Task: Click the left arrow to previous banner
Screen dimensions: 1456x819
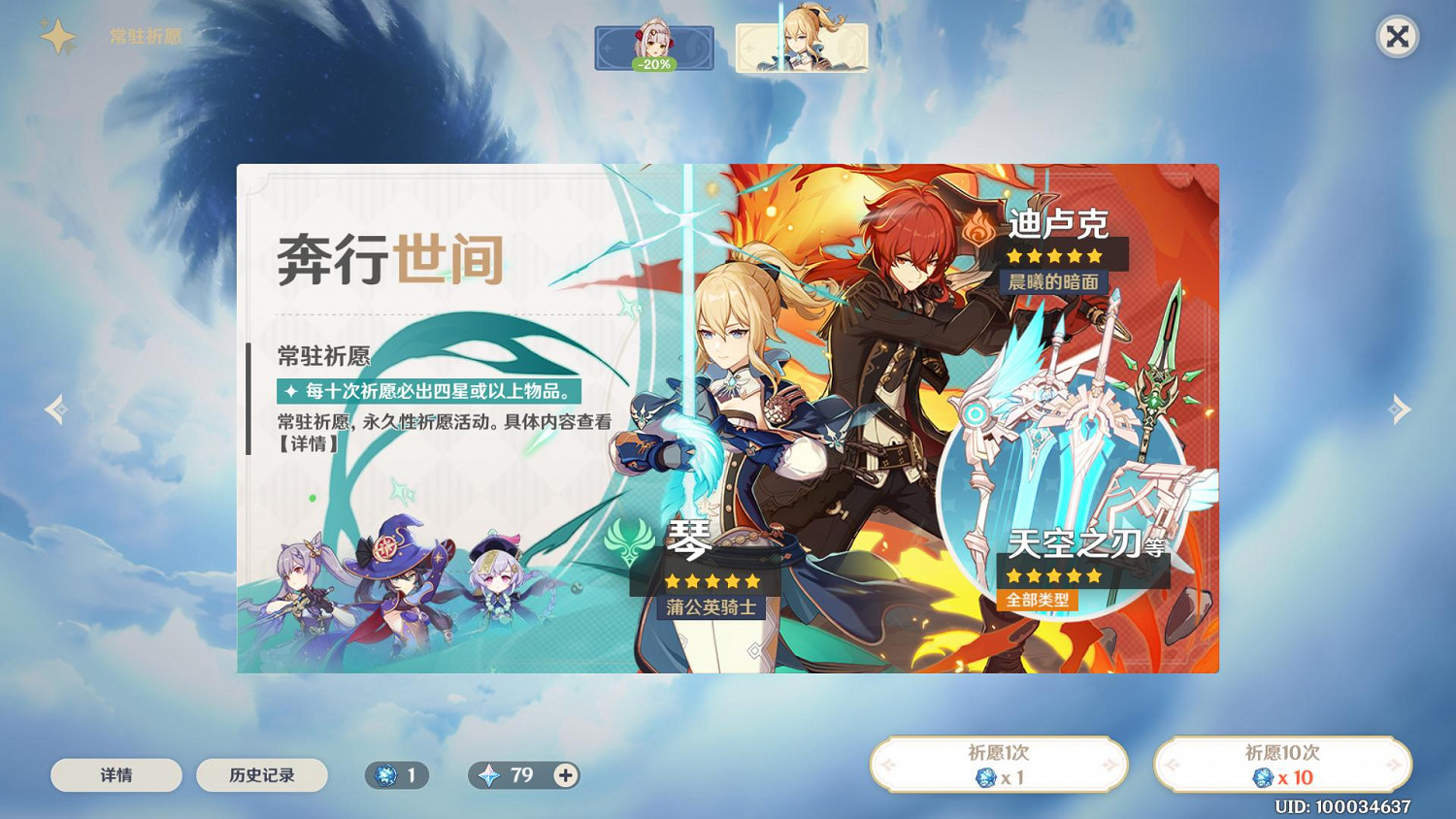Action: coord(55,409)
